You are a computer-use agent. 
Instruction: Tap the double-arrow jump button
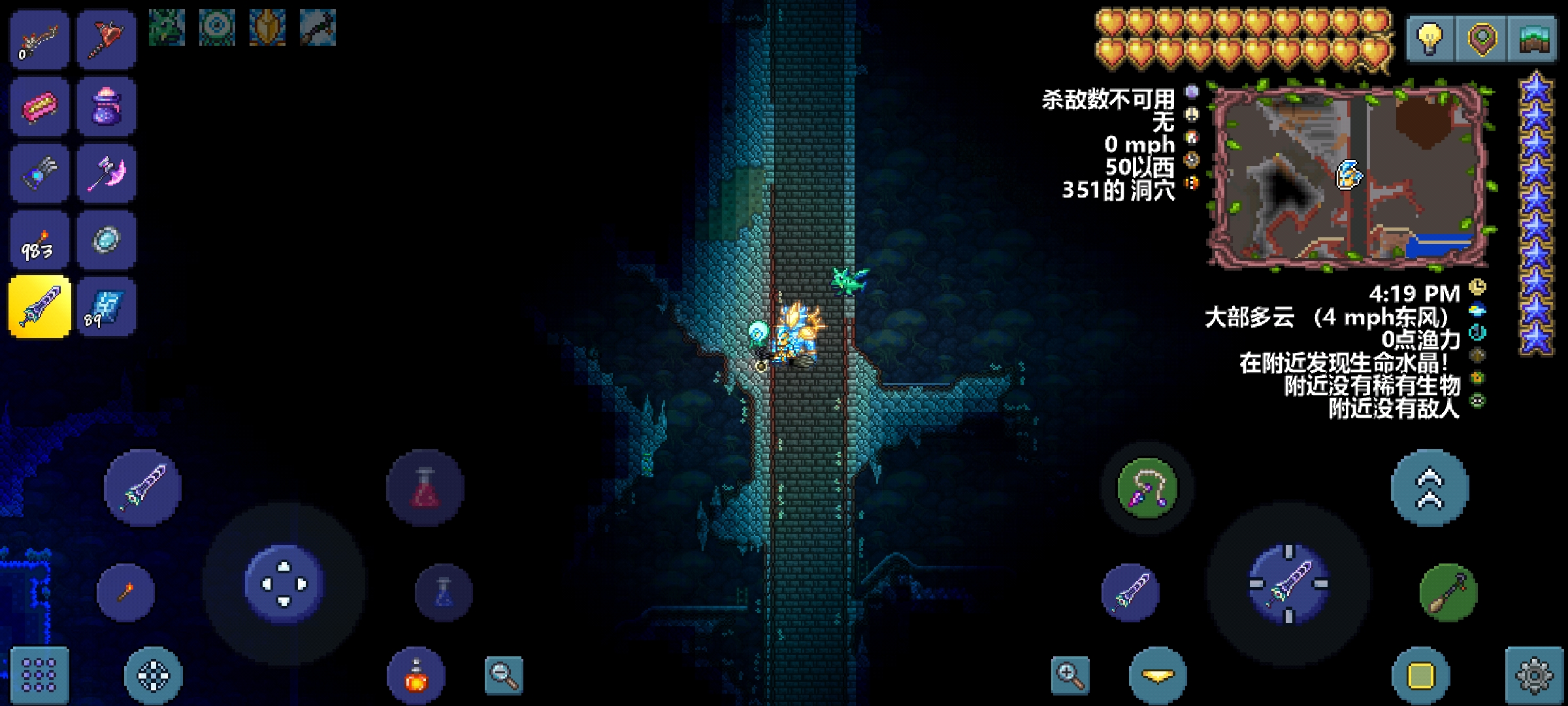(1429, 488)
